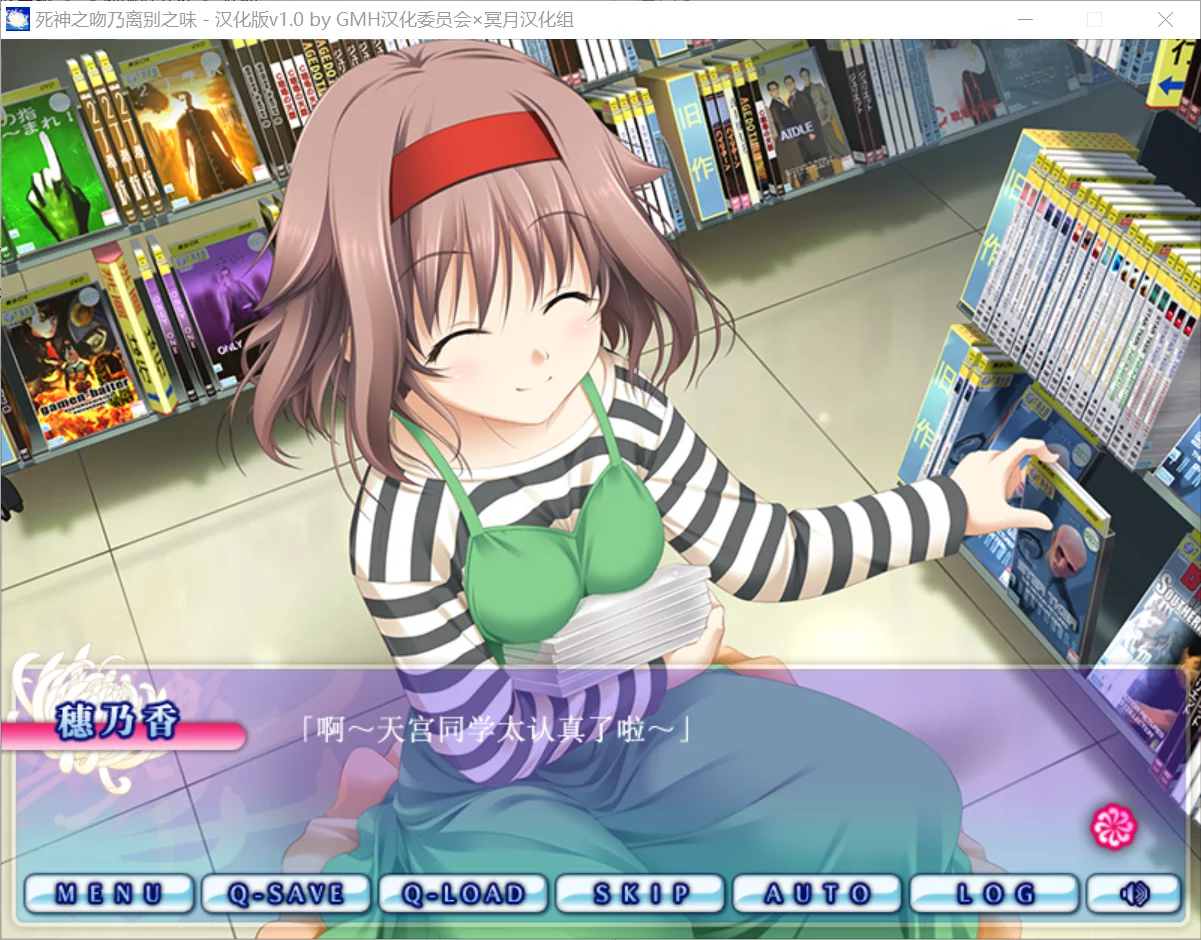Turn on AUTO text advance
This screenshot has width=1201, height=940.
click(817, 893)
